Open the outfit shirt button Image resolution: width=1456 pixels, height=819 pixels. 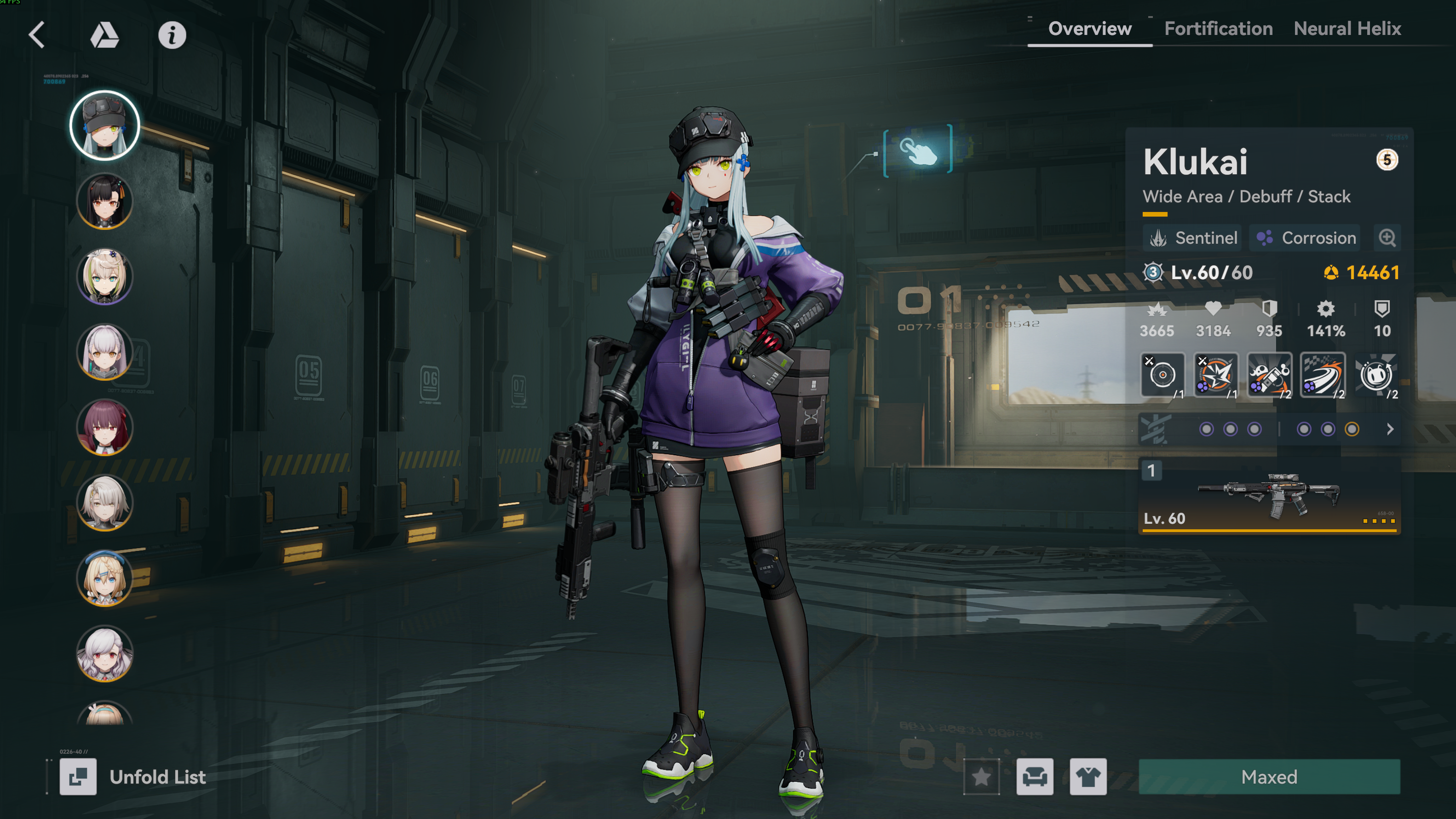(x=1088, y=777)
